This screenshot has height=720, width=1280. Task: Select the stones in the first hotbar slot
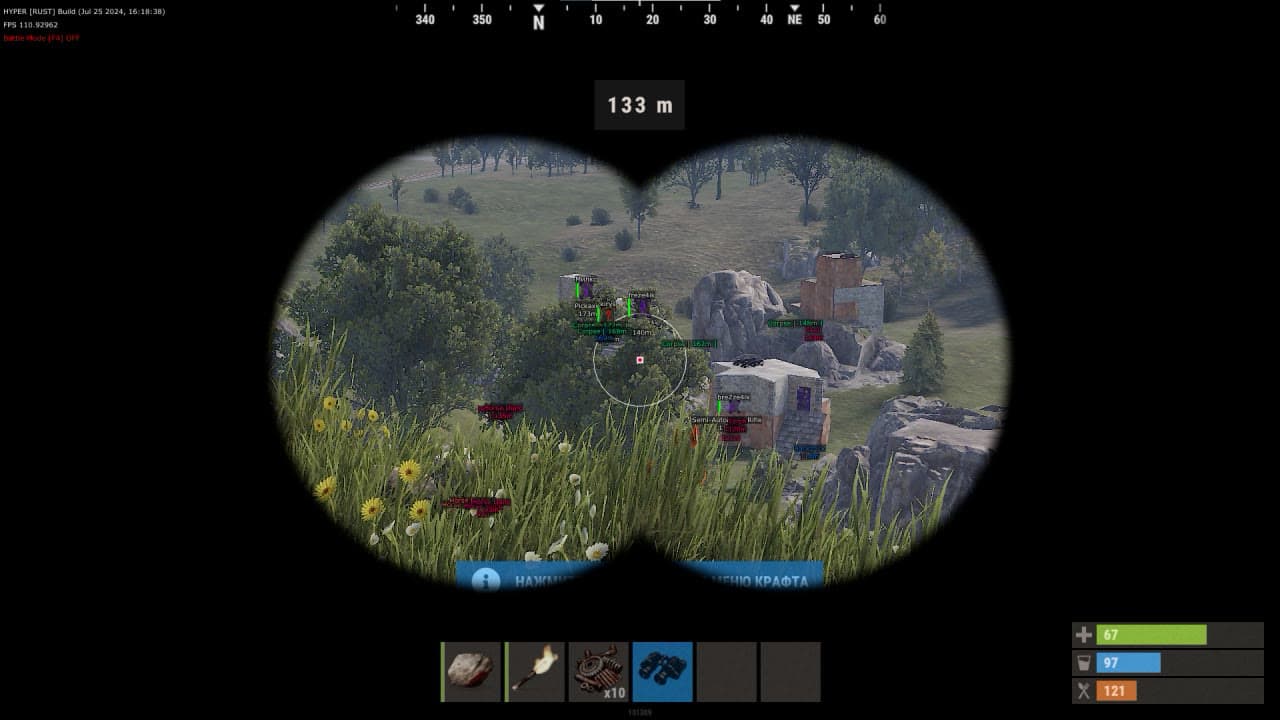[x=470, y=670]
